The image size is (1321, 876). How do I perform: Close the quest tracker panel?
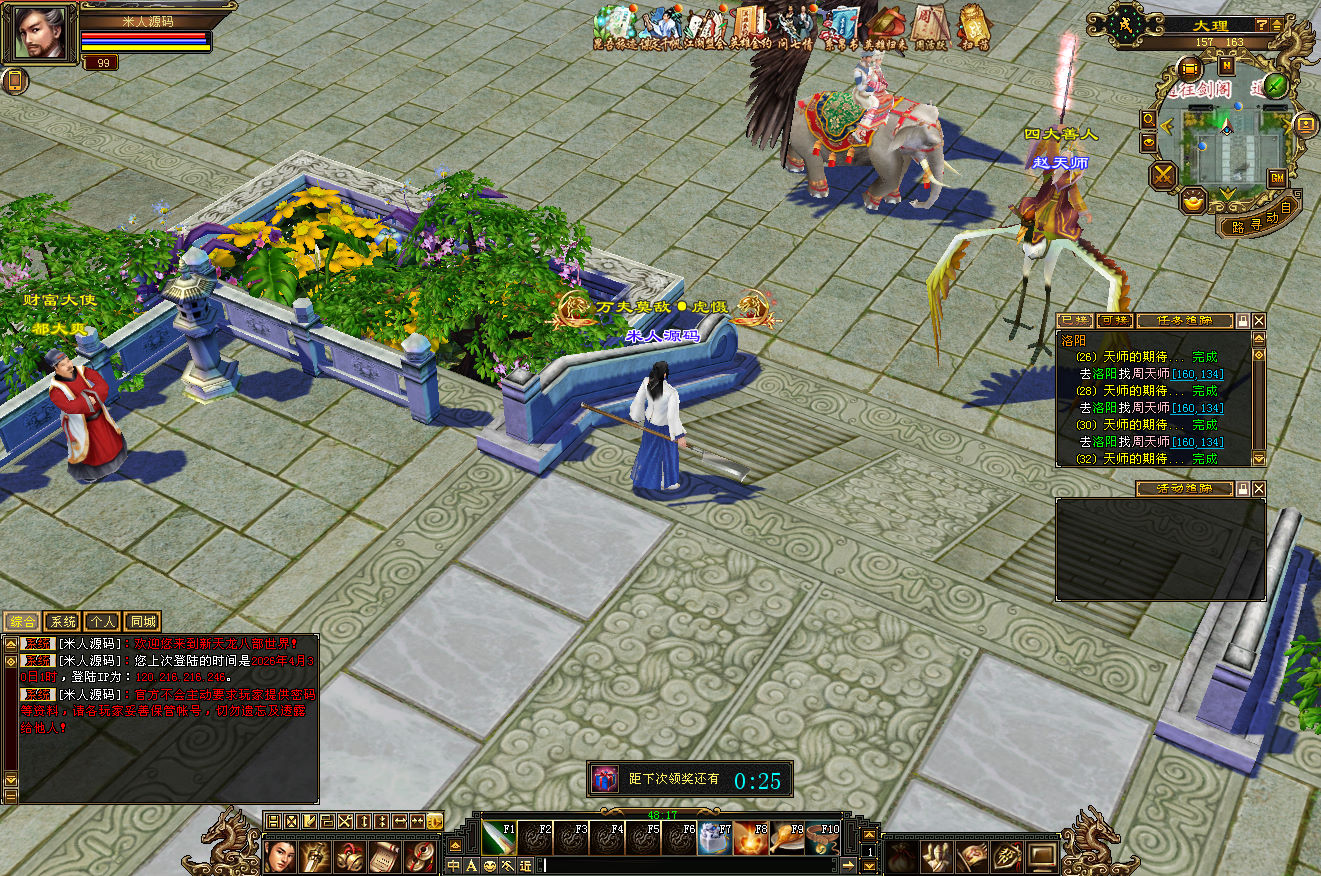coord(1259,321)
